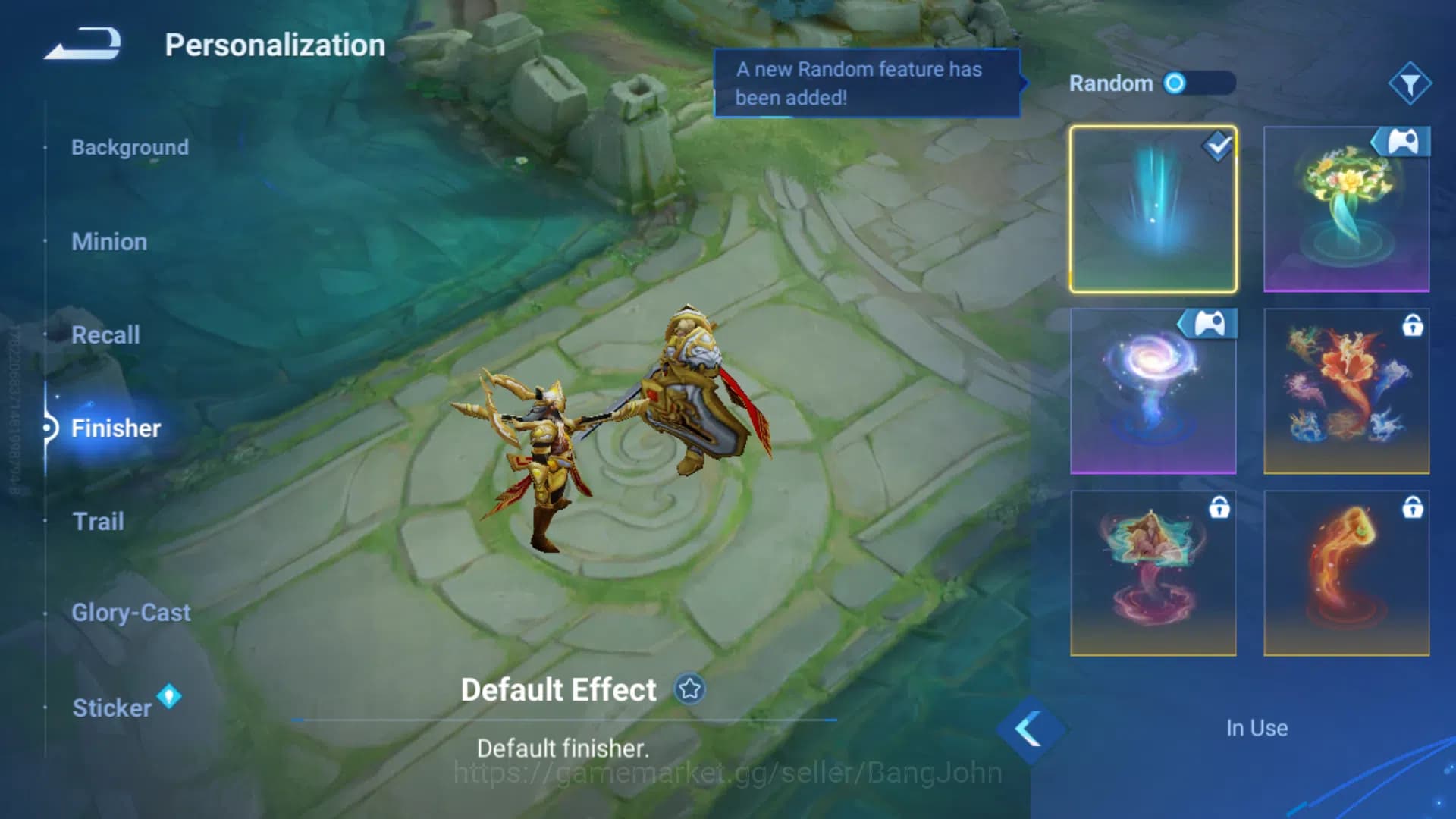The width and height of the screenshot is (1456, 819).
Task: Open the Glory-Cast section
Action: [130, 613]
